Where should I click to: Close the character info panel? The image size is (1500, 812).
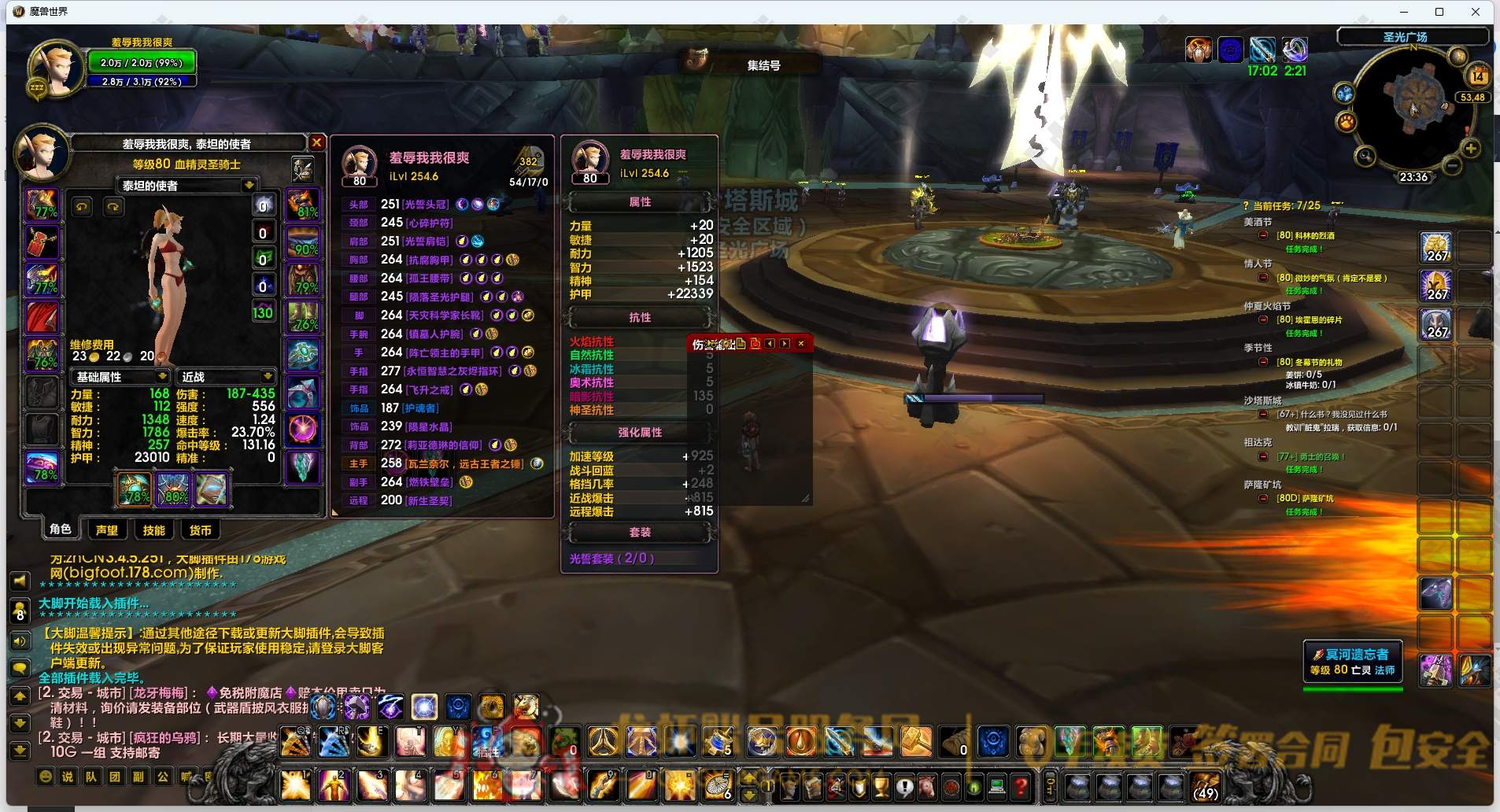tap(316, 142)
